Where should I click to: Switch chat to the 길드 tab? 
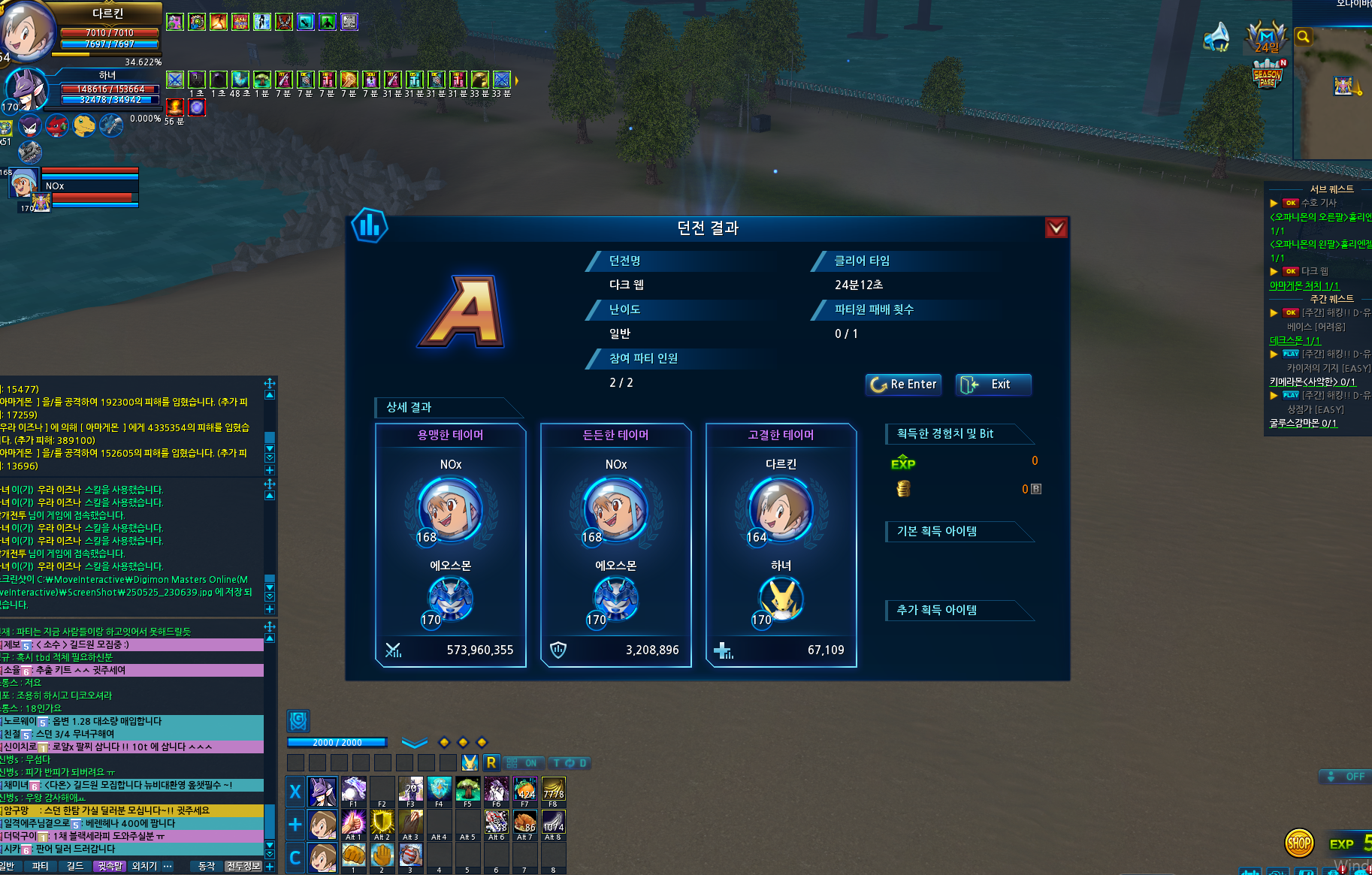click(75, 866)
